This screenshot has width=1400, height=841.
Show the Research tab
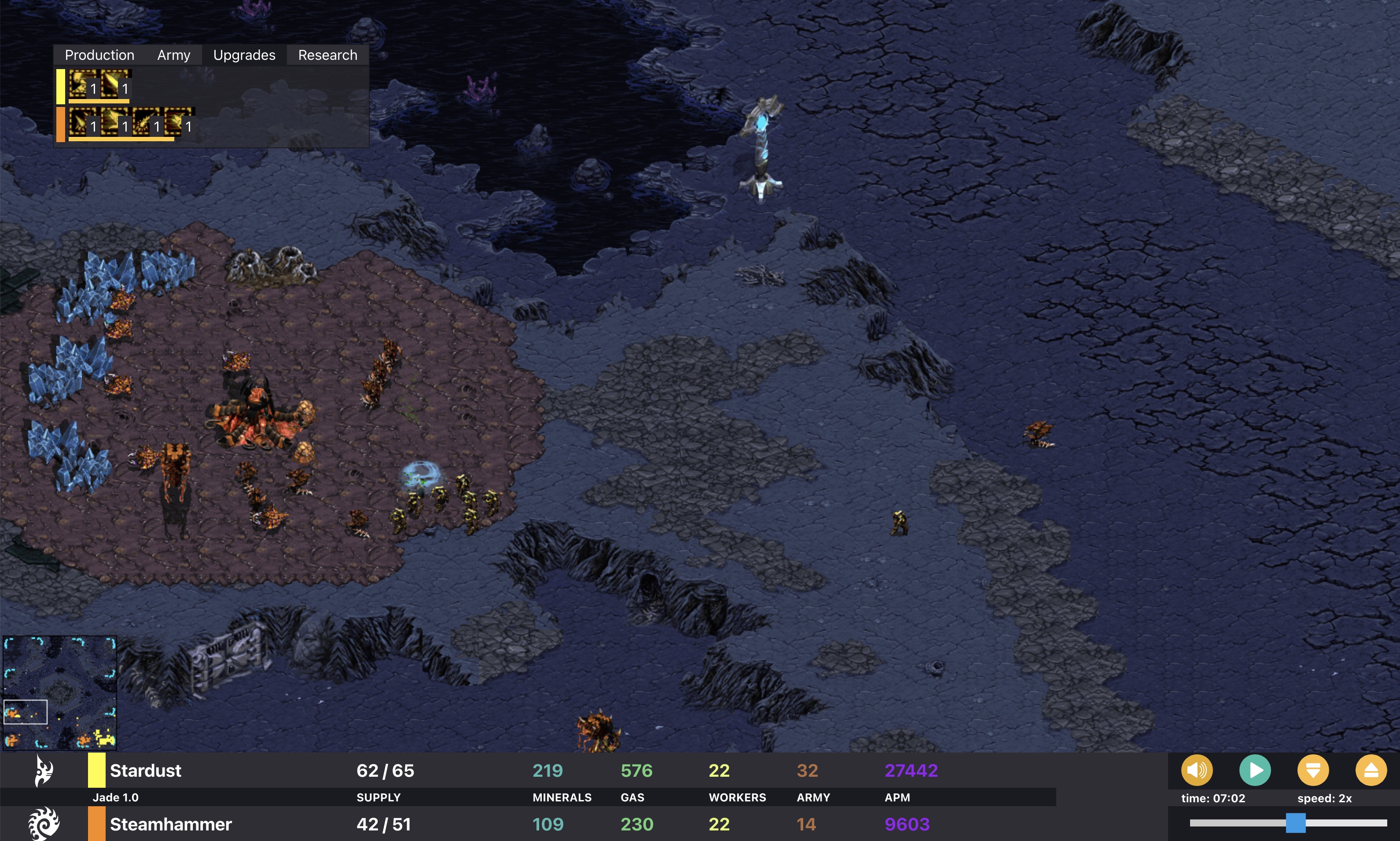tap(327, 55)
